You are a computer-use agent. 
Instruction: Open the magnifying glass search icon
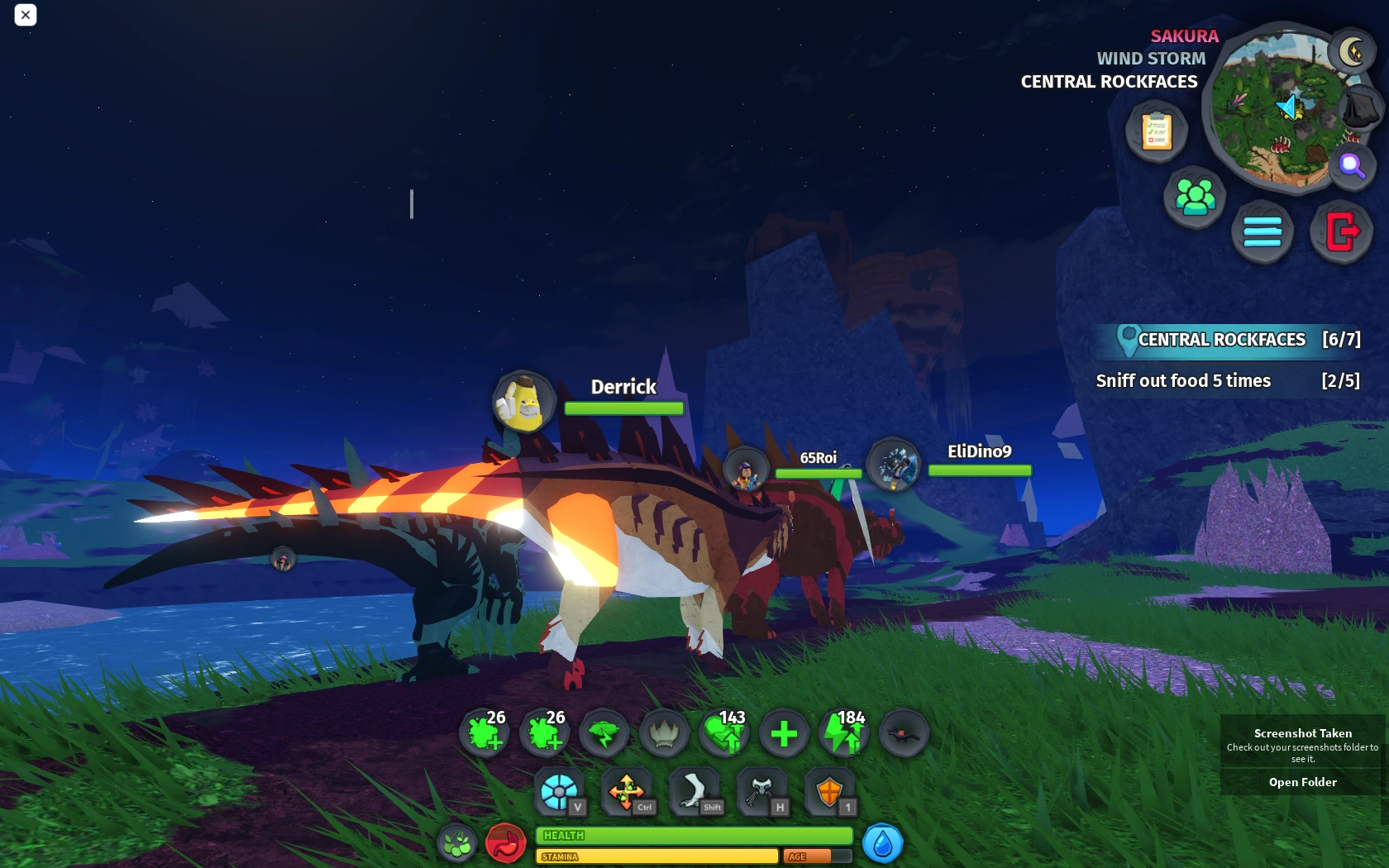coord(1353,167)
